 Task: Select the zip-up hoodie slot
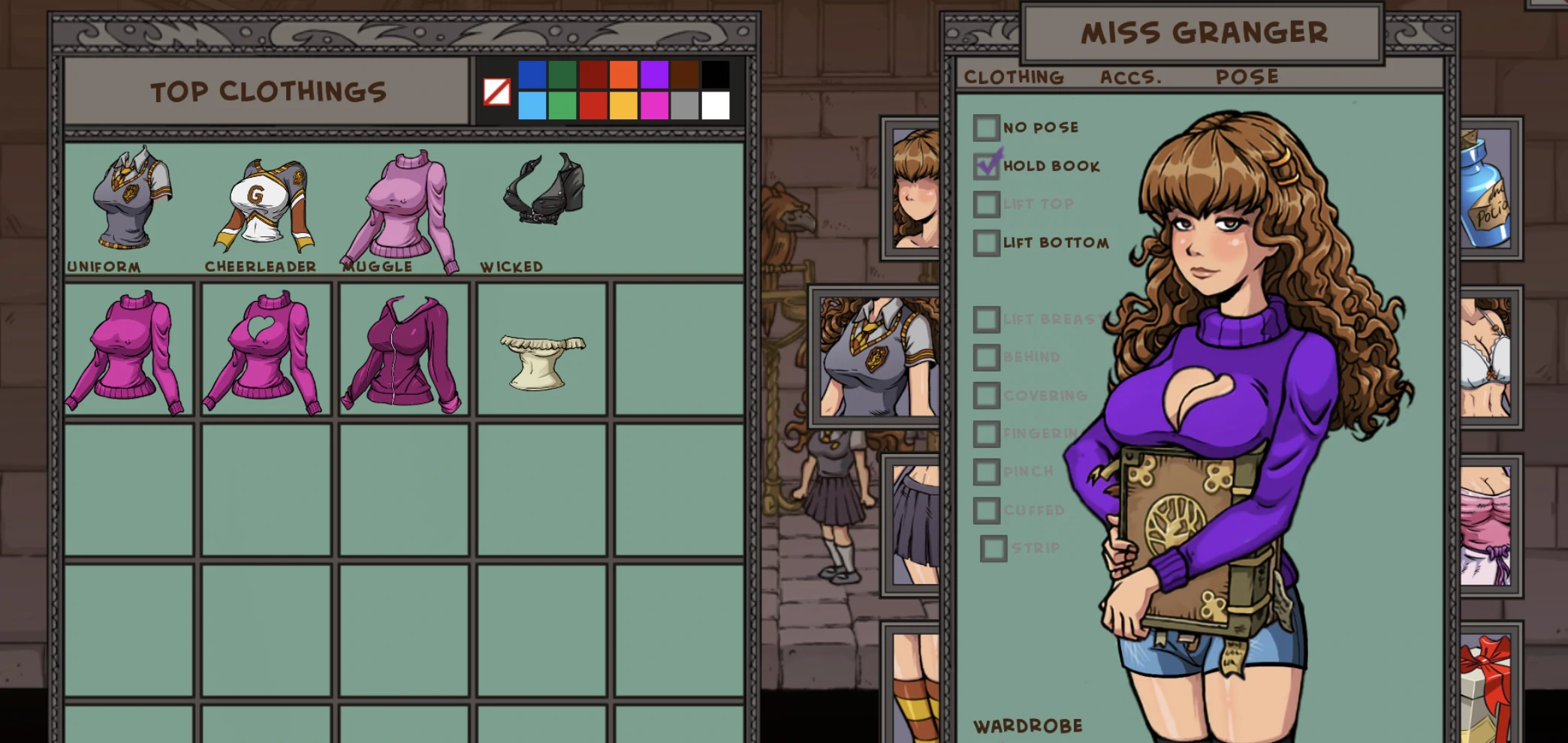pos(403,352)
